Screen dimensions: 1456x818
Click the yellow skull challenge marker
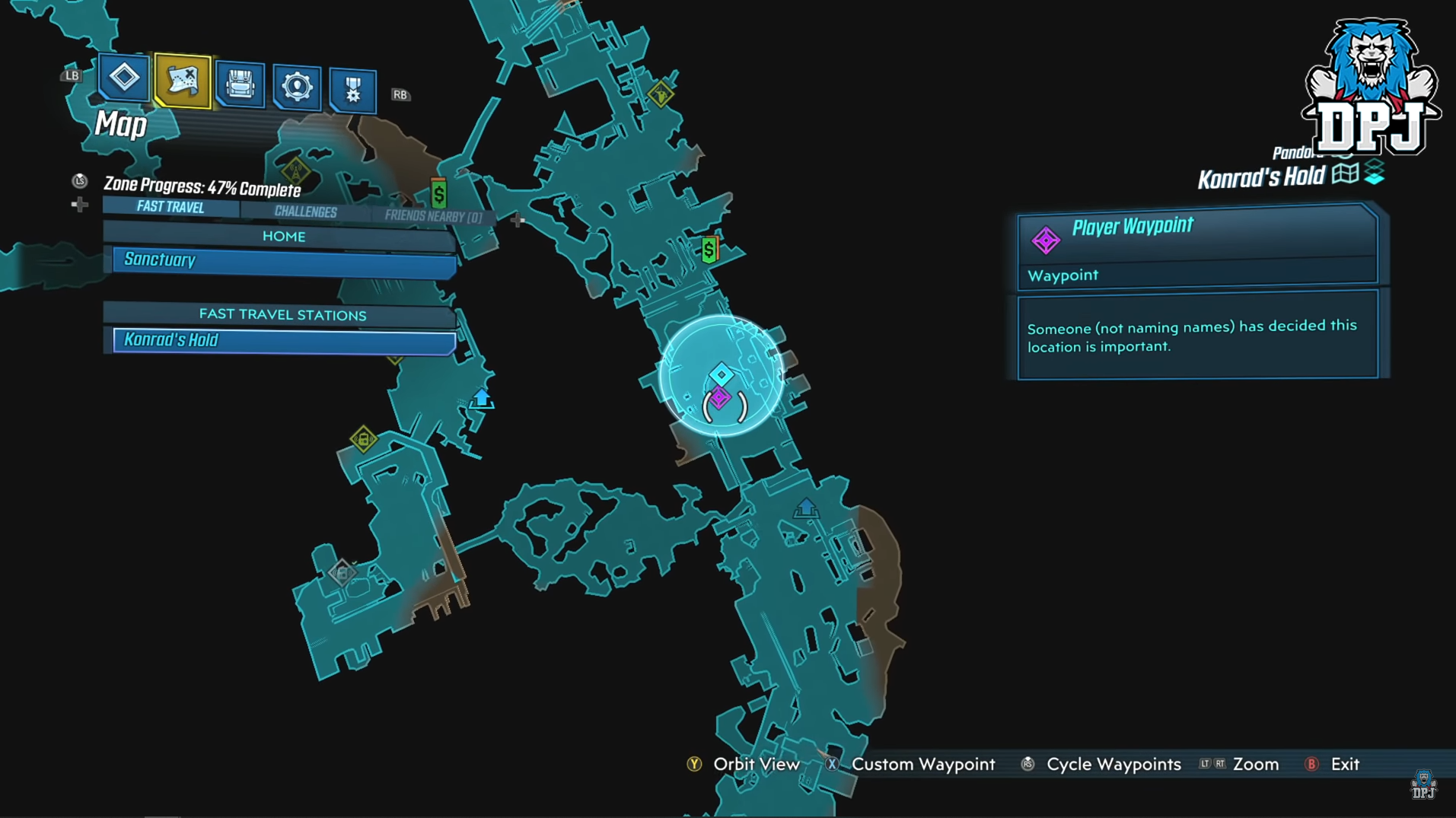coord(660,95)
